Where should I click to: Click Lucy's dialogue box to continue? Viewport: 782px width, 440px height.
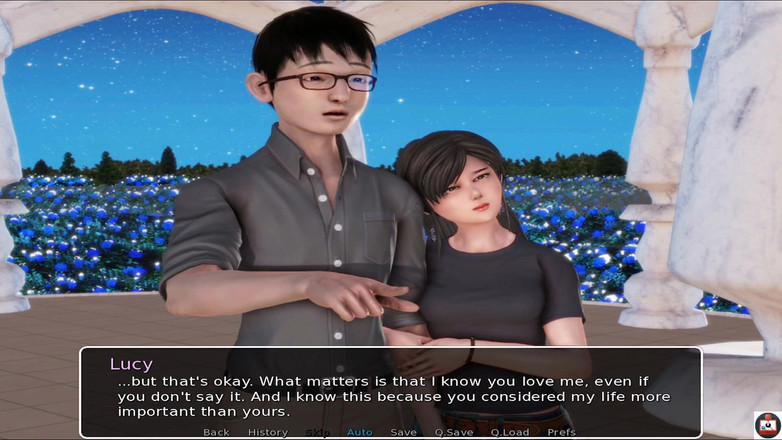390,391
